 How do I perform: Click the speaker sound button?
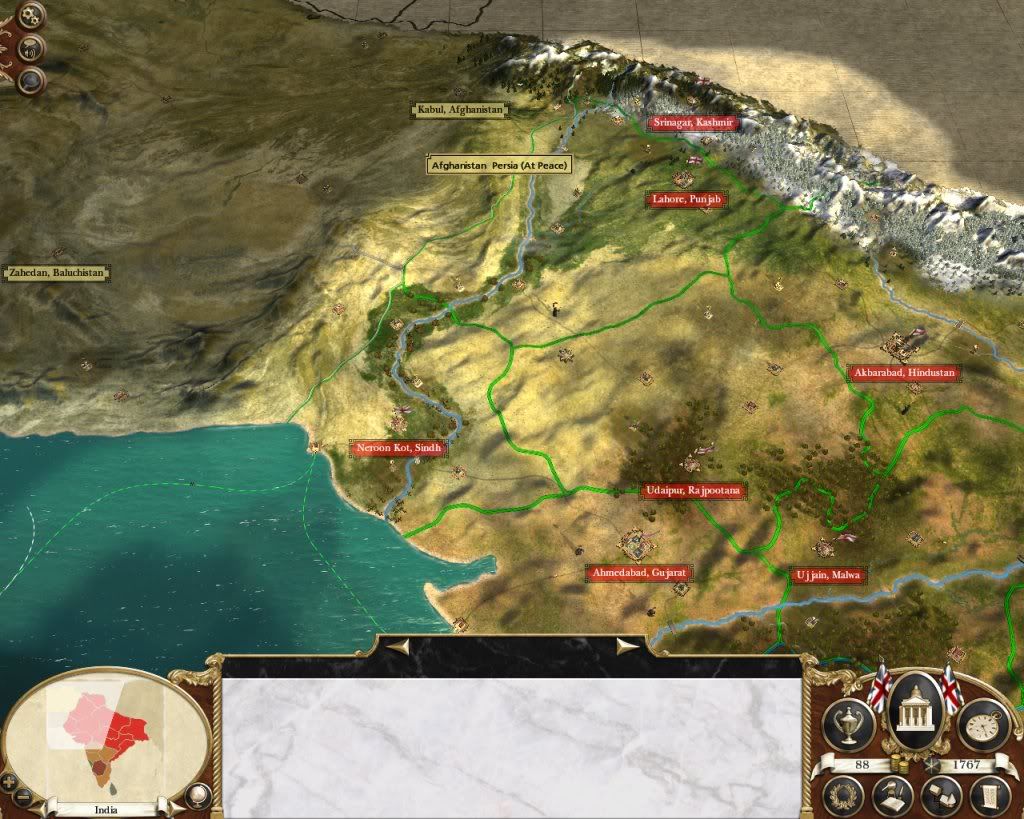32,47
